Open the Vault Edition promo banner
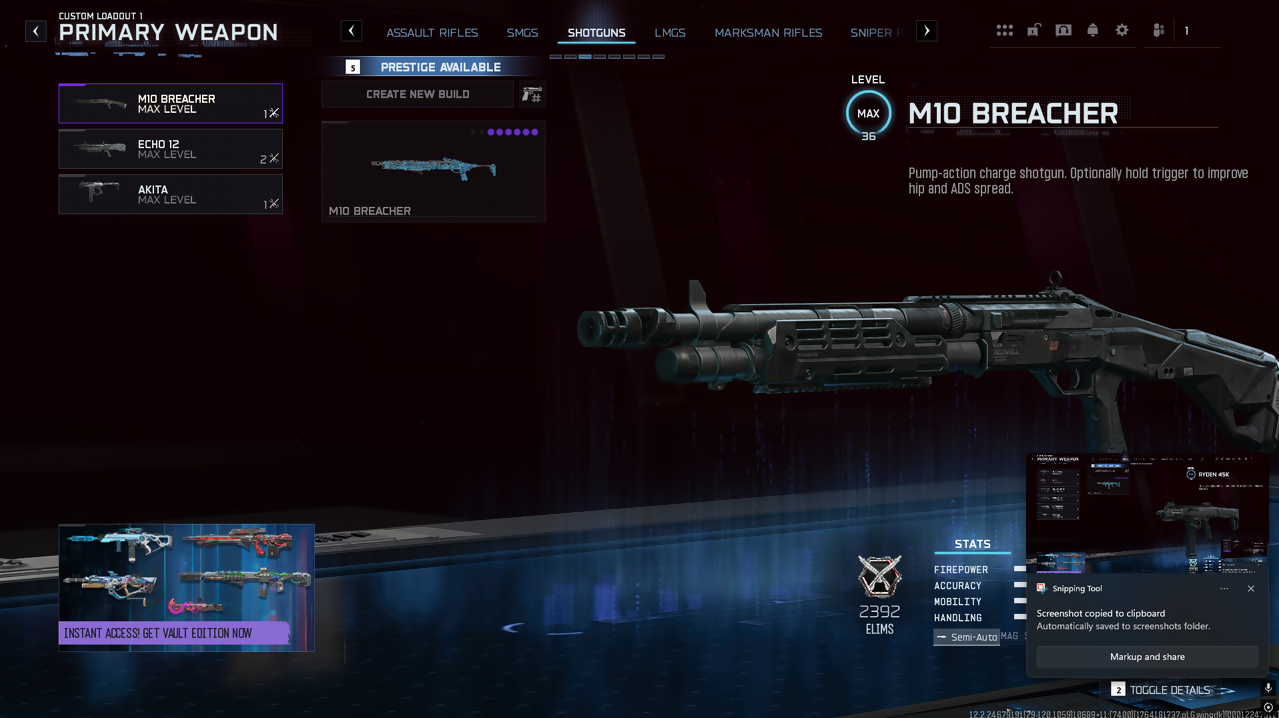The image size is (1279, 718). pos(186,588)
